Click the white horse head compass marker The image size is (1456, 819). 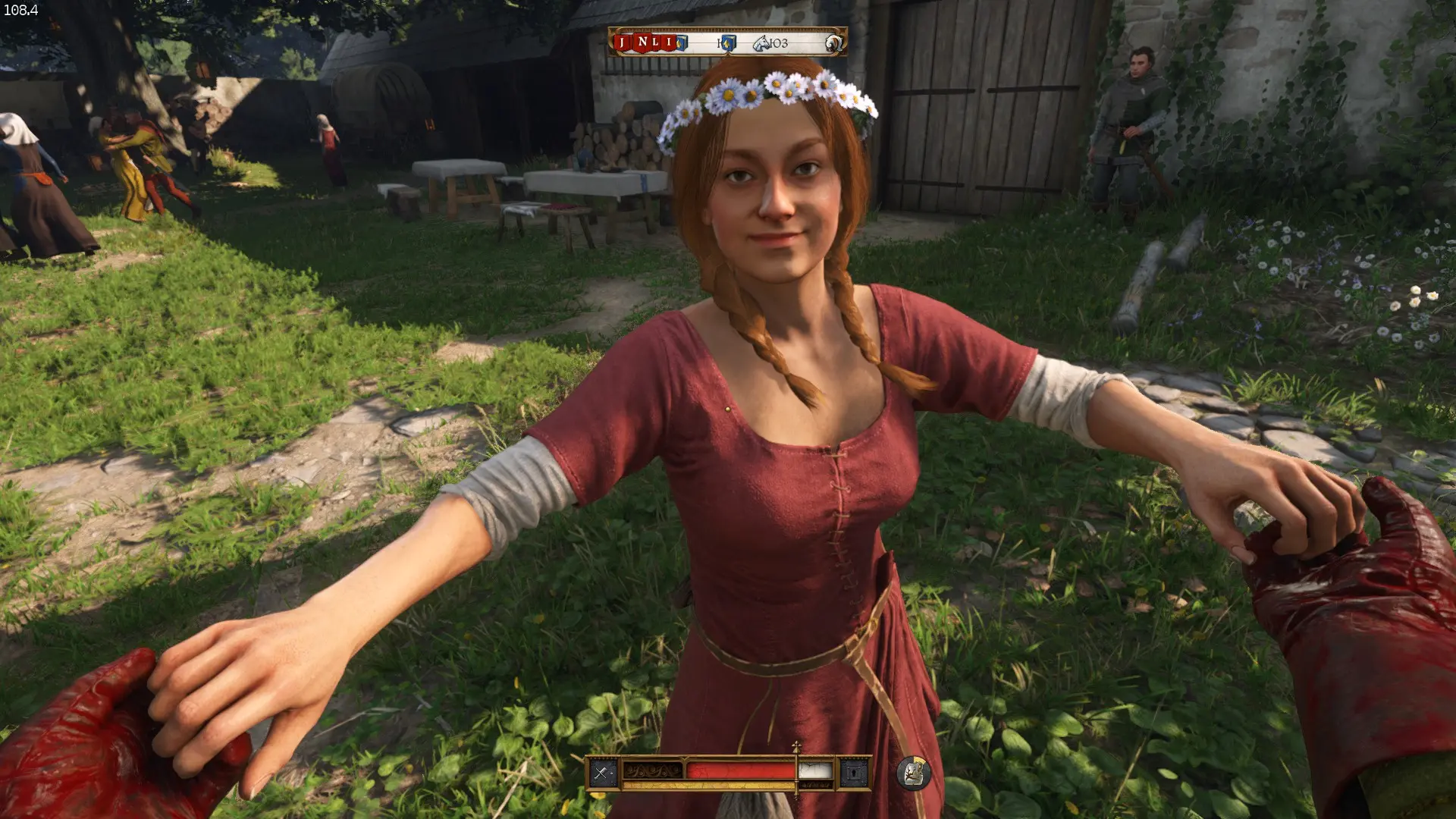(761, 43)
